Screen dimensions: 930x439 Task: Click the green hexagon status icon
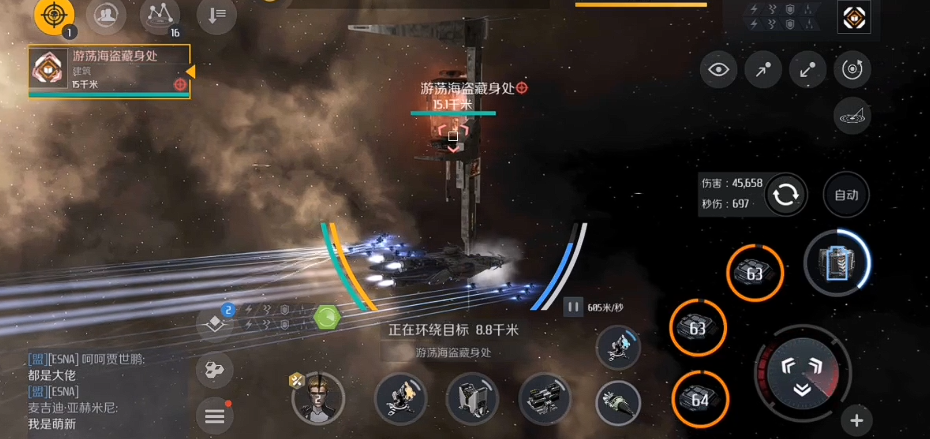327,319
